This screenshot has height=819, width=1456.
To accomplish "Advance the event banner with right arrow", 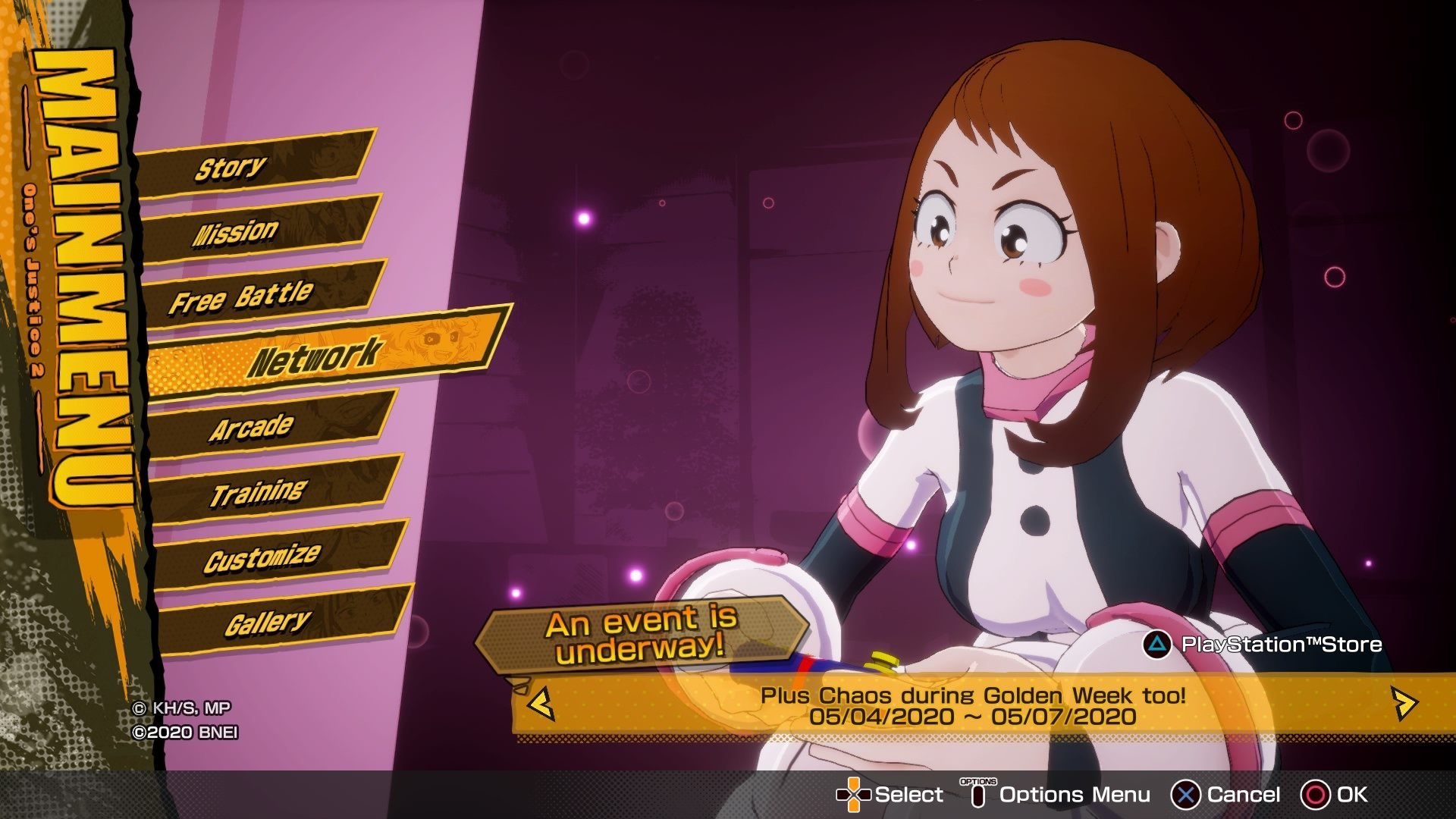I will 1404,704.
